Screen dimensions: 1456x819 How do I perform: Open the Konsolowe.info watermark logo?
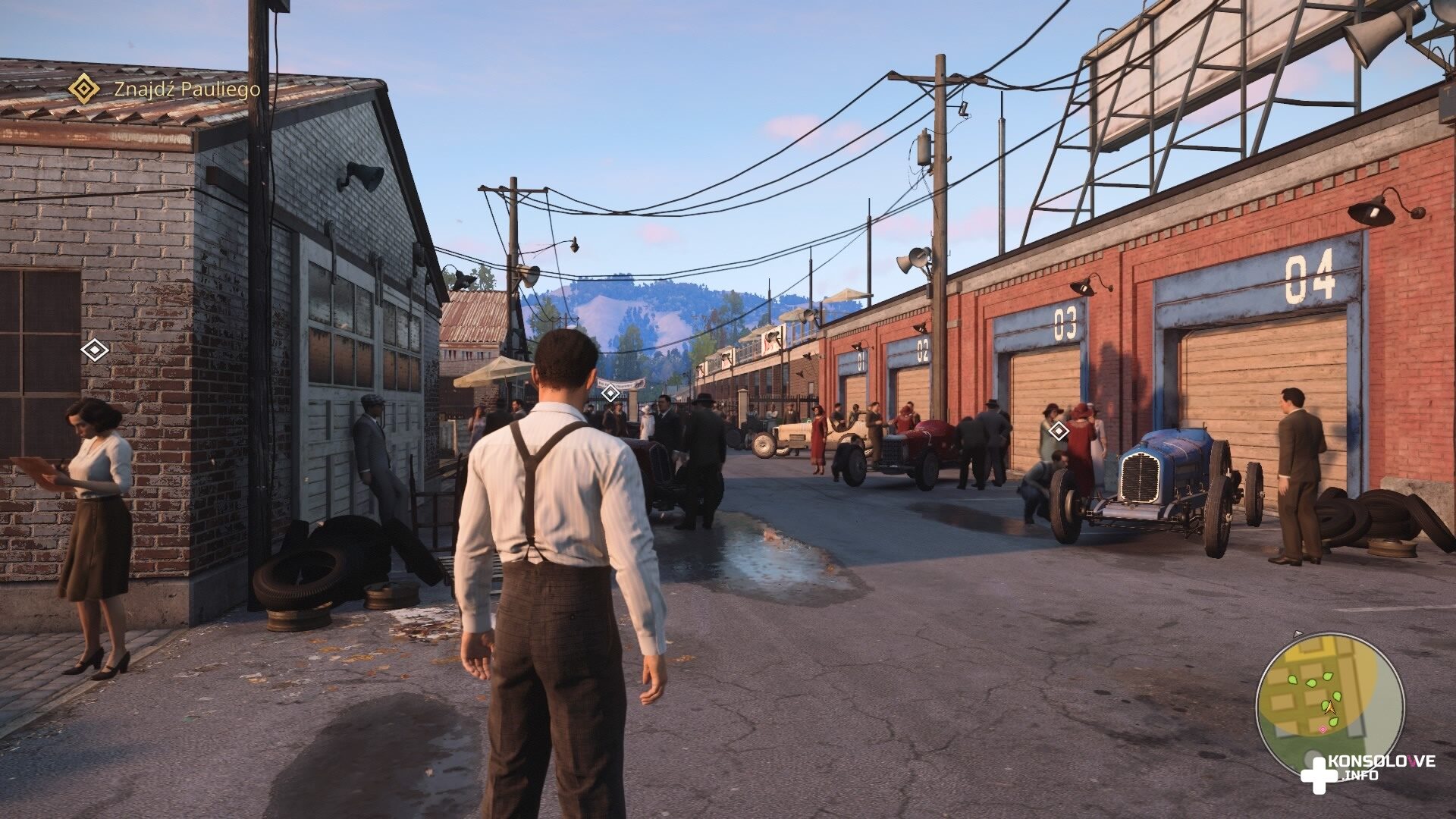click(1365, 768)
